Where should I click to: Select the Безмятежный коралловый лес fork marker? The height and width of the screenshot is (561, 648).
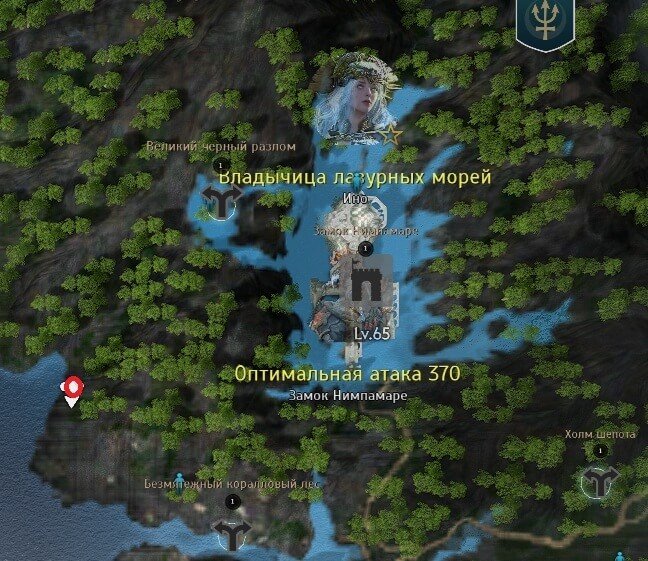233,534
